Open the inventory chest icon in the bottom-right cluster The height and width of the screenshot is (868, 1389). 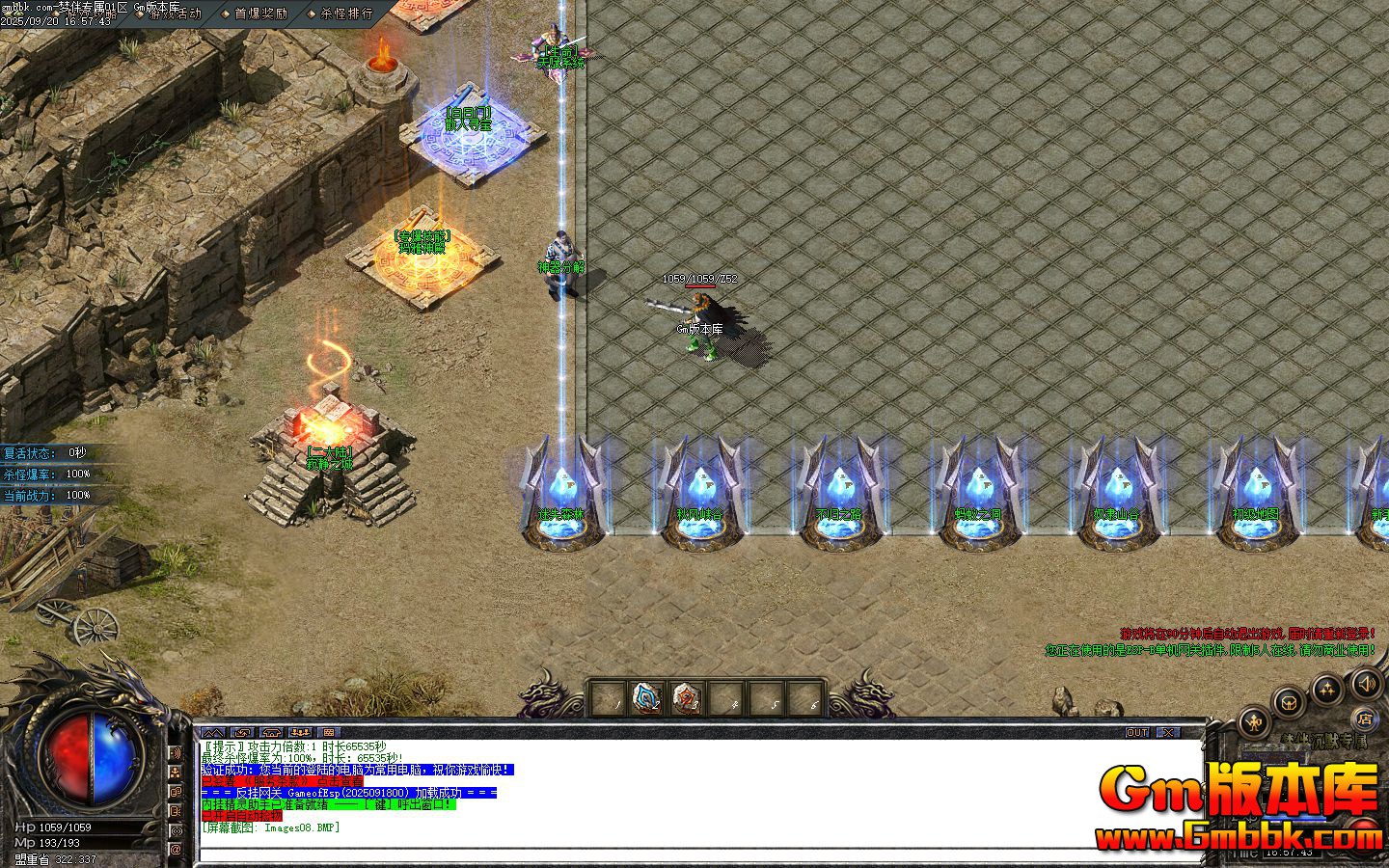tap(1289, 701)
